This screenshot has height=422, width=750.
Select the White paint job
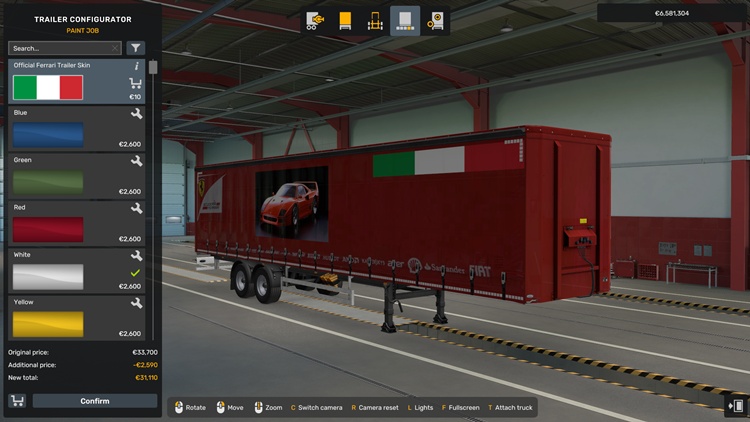(48, 276)
